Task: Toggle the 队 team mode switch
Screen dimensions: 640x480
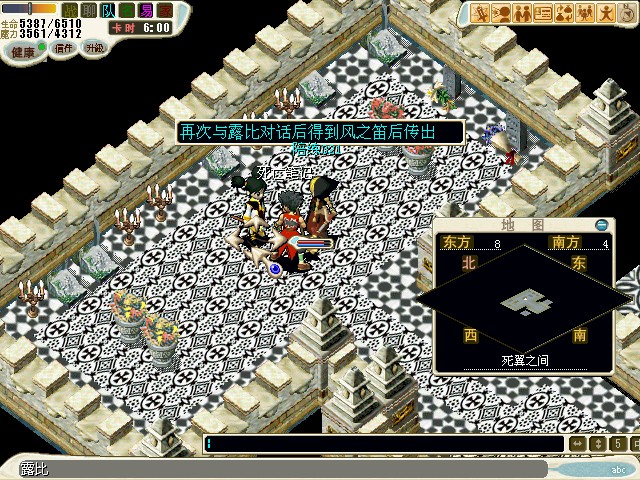Action: pyautogui.click(x=109, y=9)
